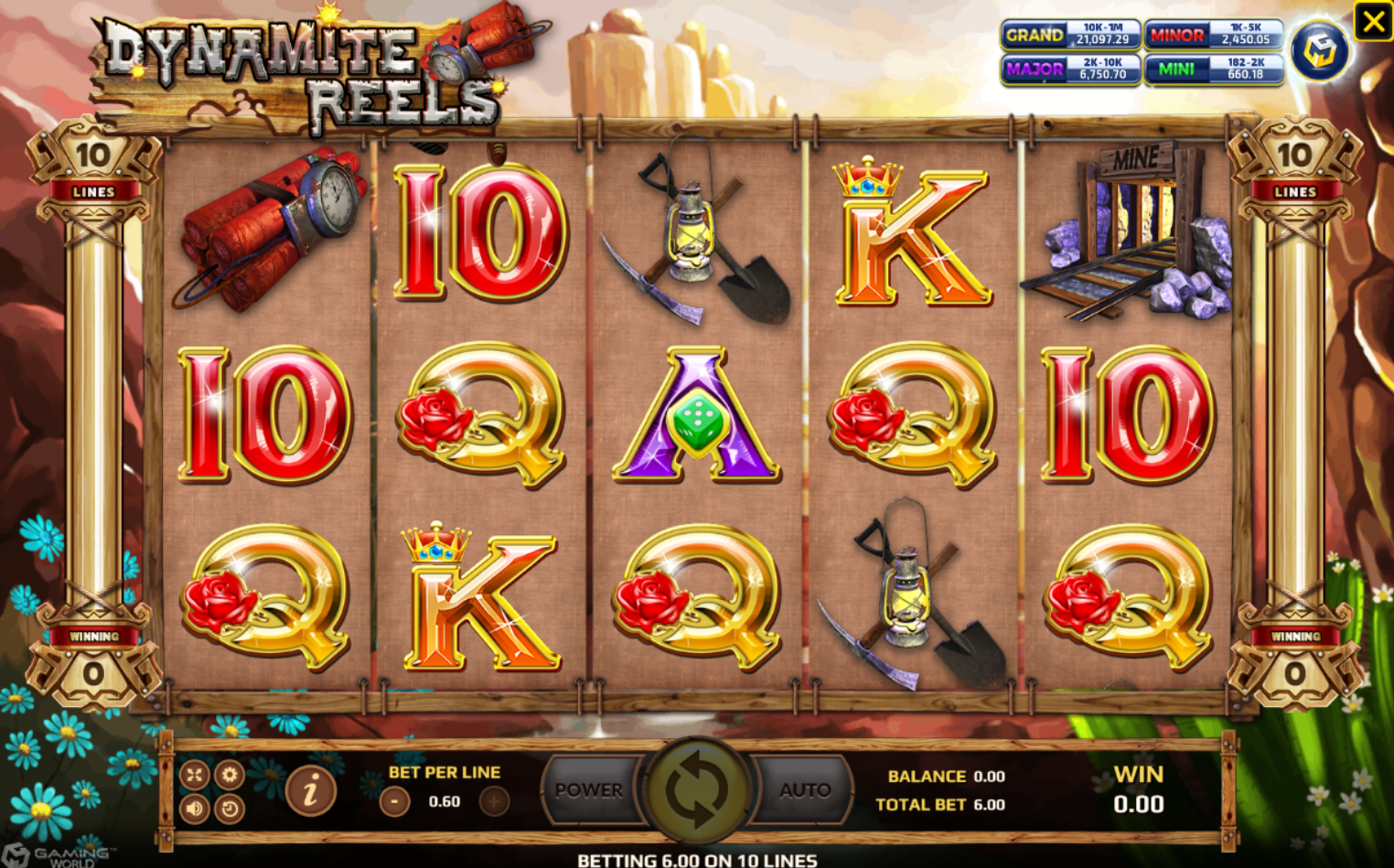Image resolution: width=1394 pixels, height=868 pixels.
Task: Toggle sound off via speaker control
Action: pyautogui.click(x=193, y=809)
